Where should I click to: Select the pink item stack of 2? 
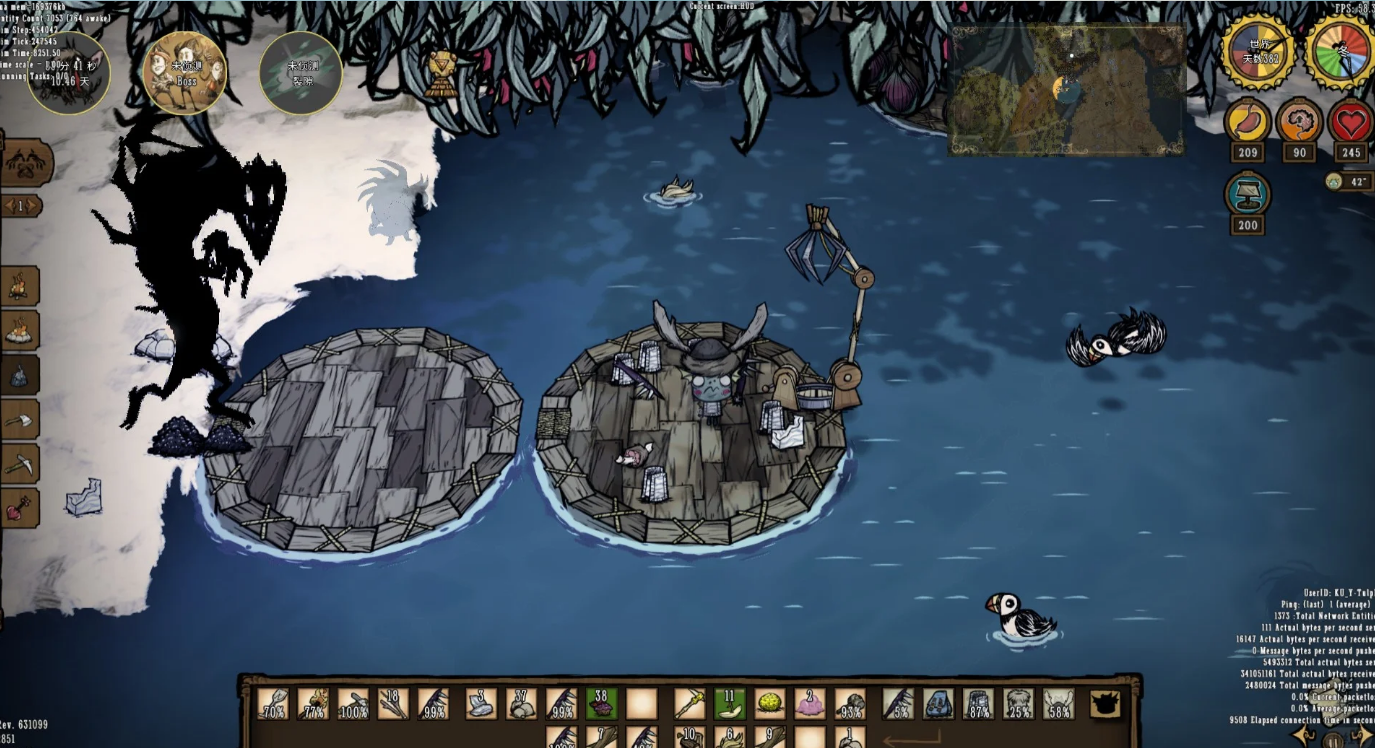click(809, 704)
